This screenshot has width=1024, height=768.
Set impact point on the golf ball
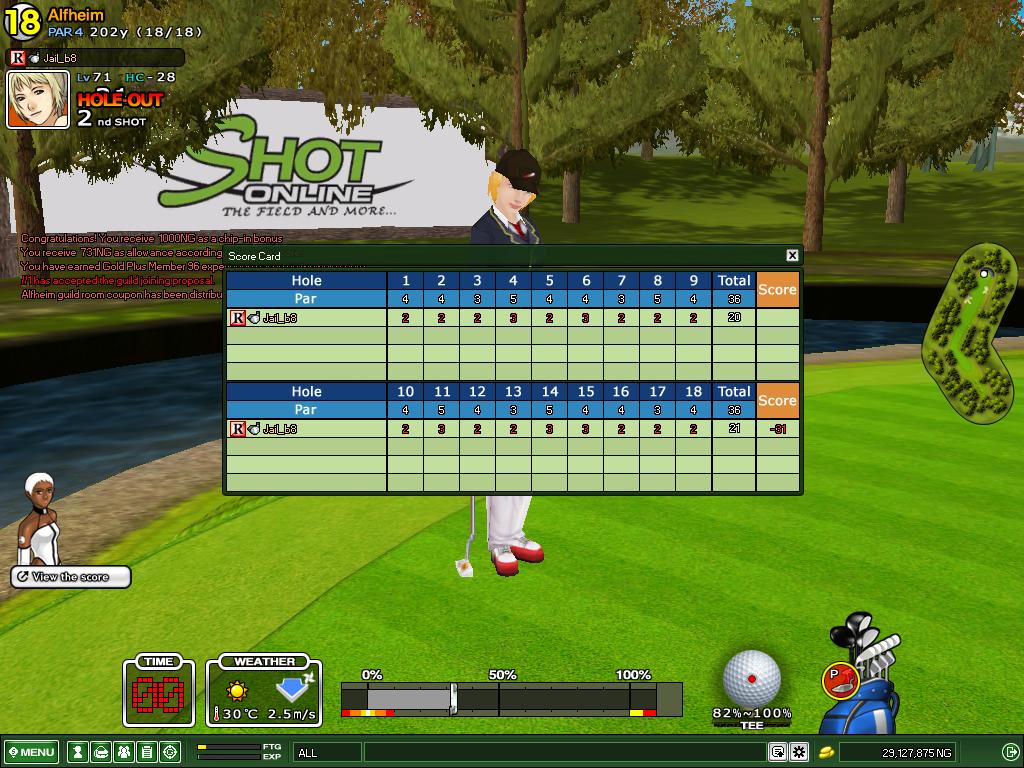[751, 679]
